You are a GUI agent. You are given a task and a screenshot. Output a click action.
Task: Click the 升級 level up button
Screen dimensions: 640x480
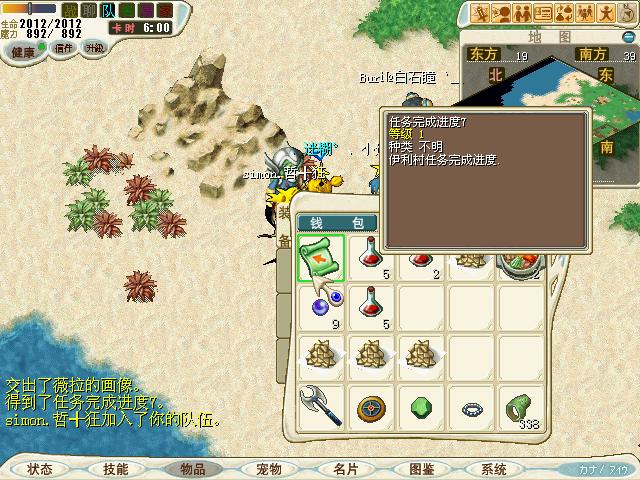[x=94, y=48]
